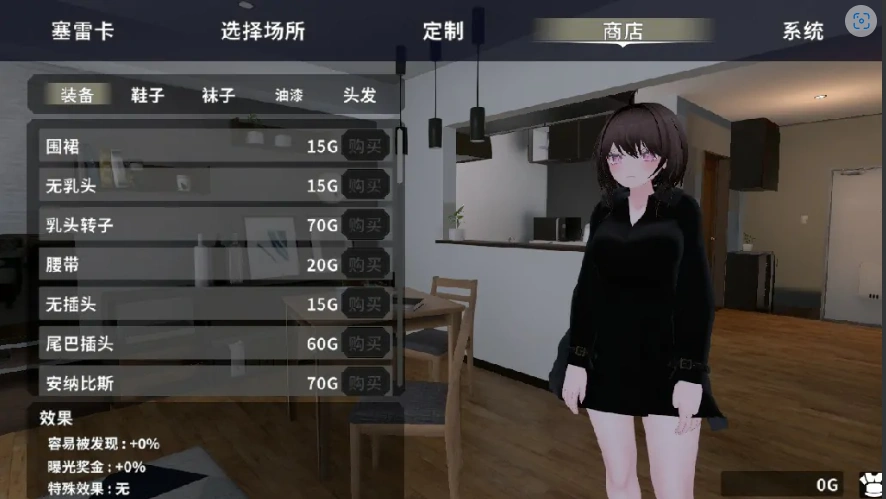Screen dimensions: 886x499
Task: Buy the 尾巴插头 item for 60G
Action: (366, 343)
